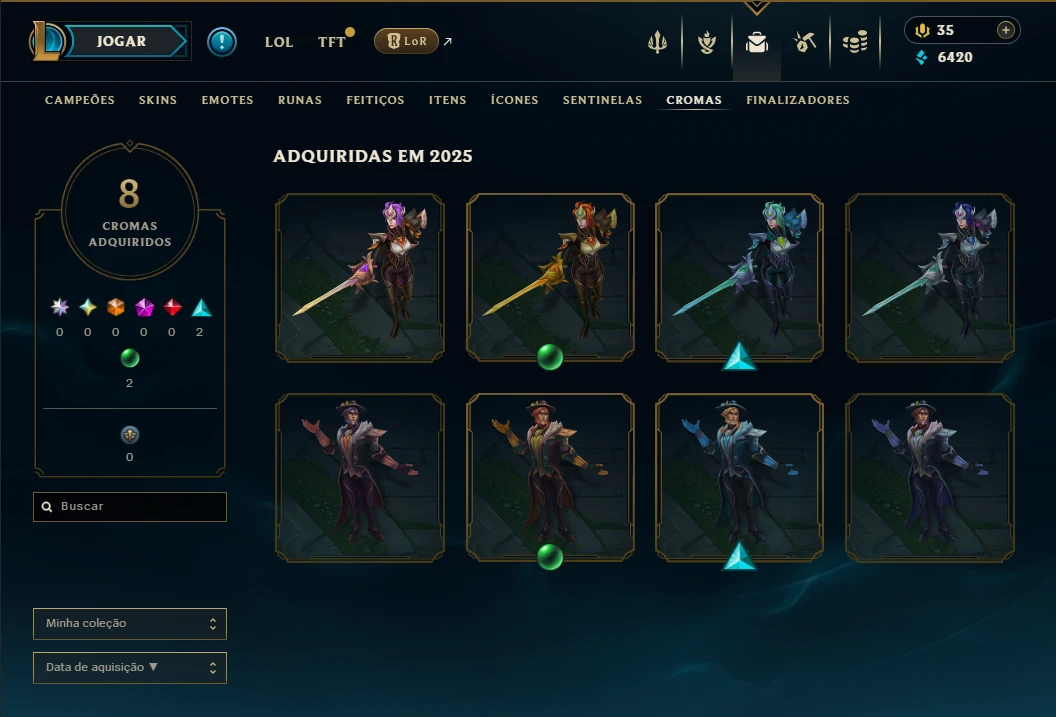Open the loot hammer icon
Viewport: 1056px width, 717px height.
pyautogui.click(x=805, y=42)
